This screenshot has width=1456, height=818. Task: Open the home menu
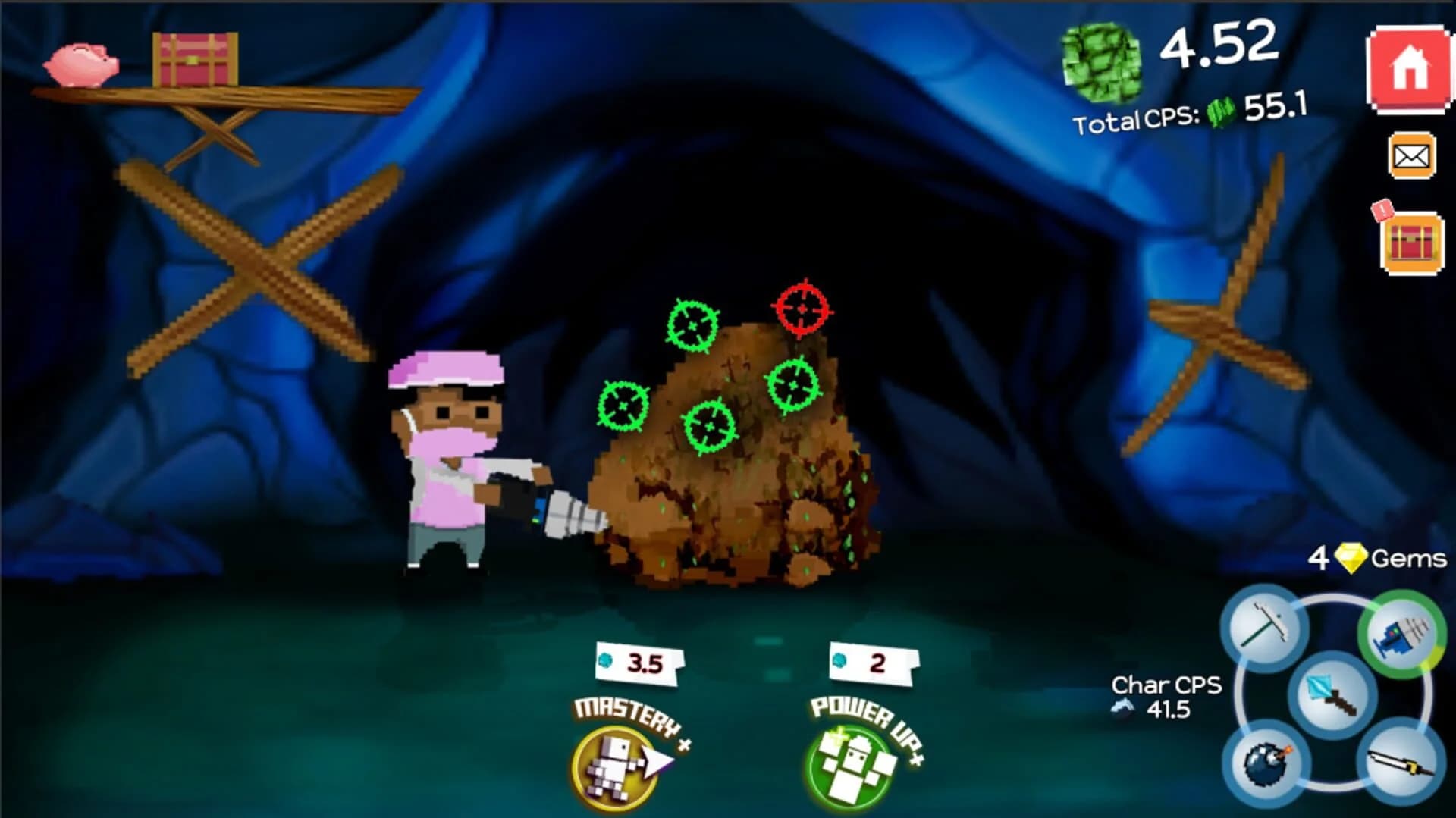click(x=1410, y=70)
